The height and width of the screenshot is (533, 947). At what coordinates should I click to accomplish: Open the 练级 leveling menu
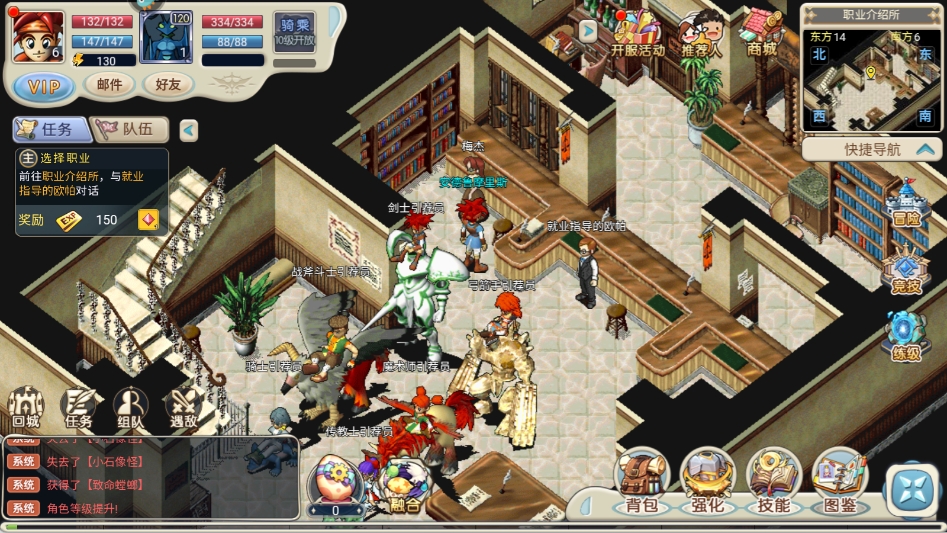906,337
